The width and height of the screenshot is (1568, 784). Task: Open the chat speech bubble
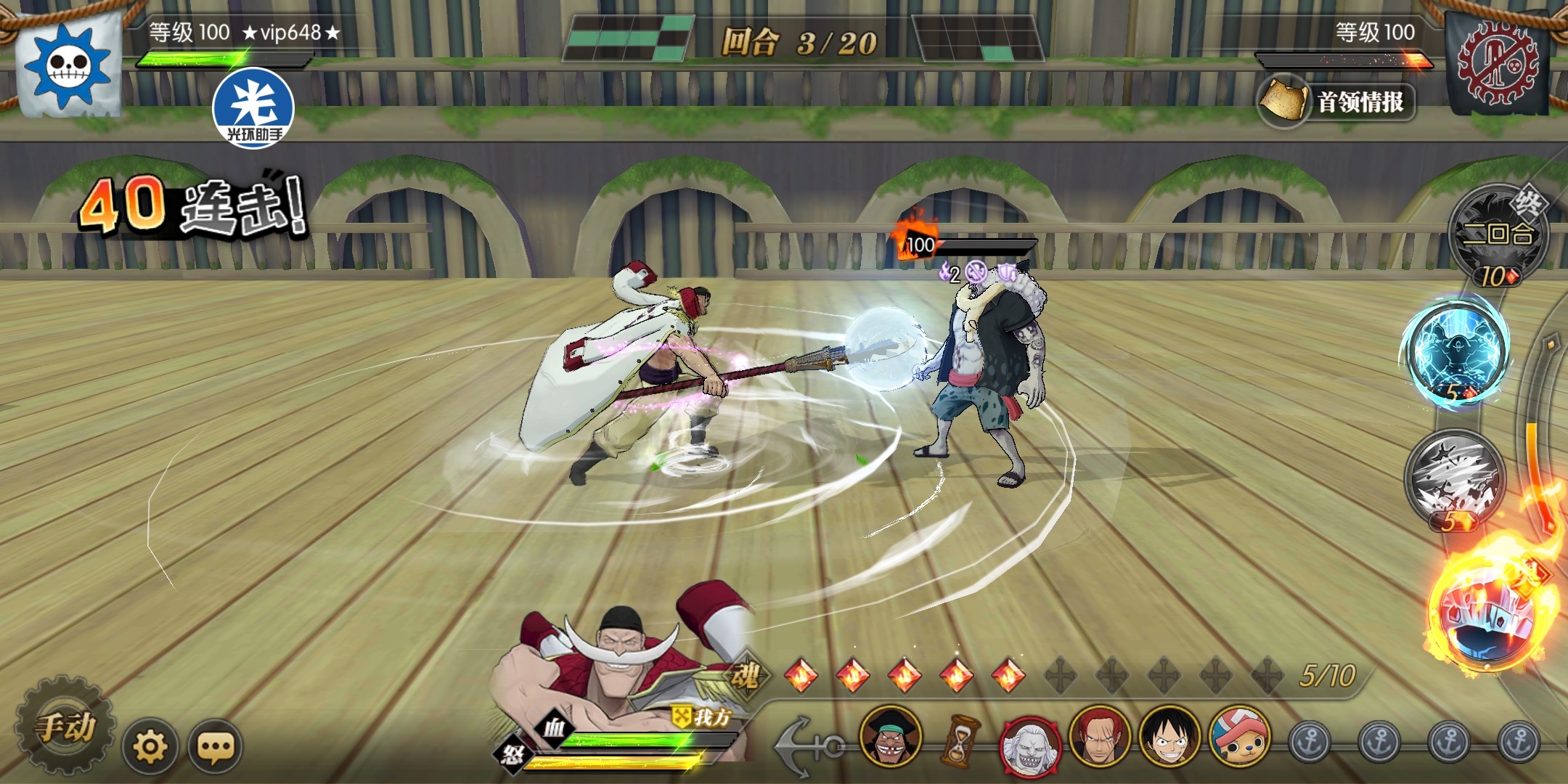point(215,746)
